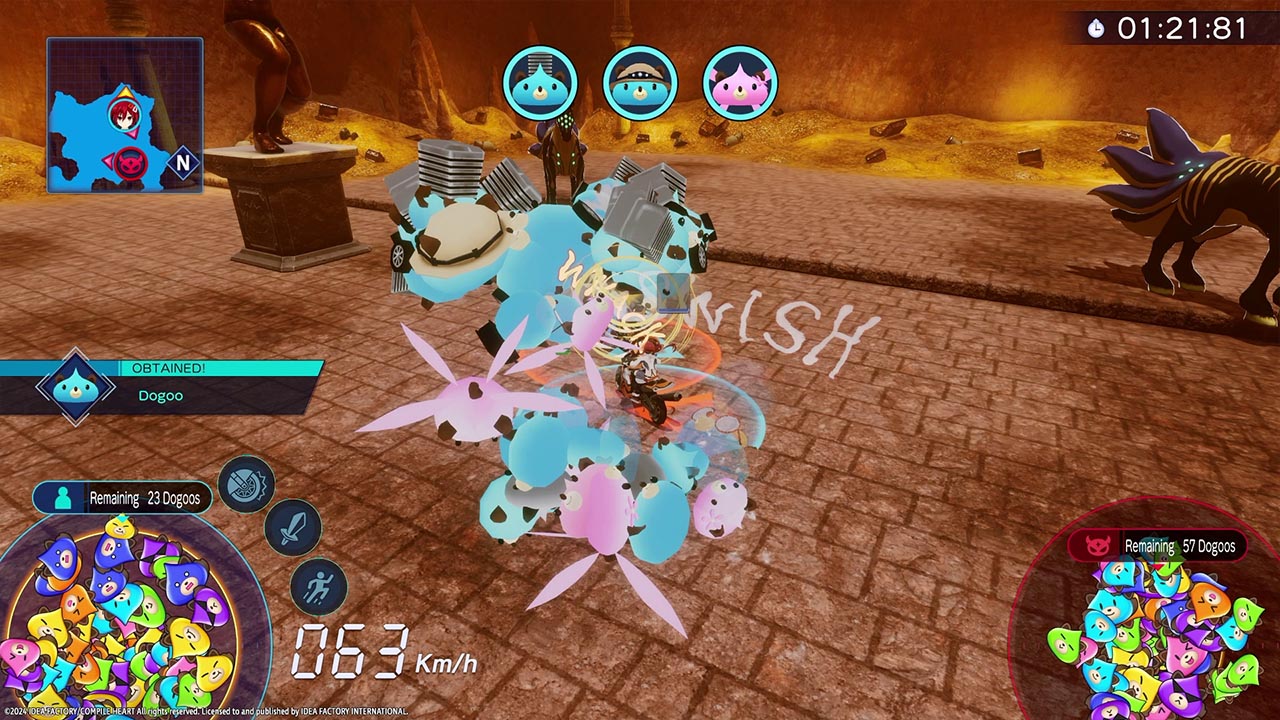Trigger the running figure dash skill icon

(x=319, y=587)
